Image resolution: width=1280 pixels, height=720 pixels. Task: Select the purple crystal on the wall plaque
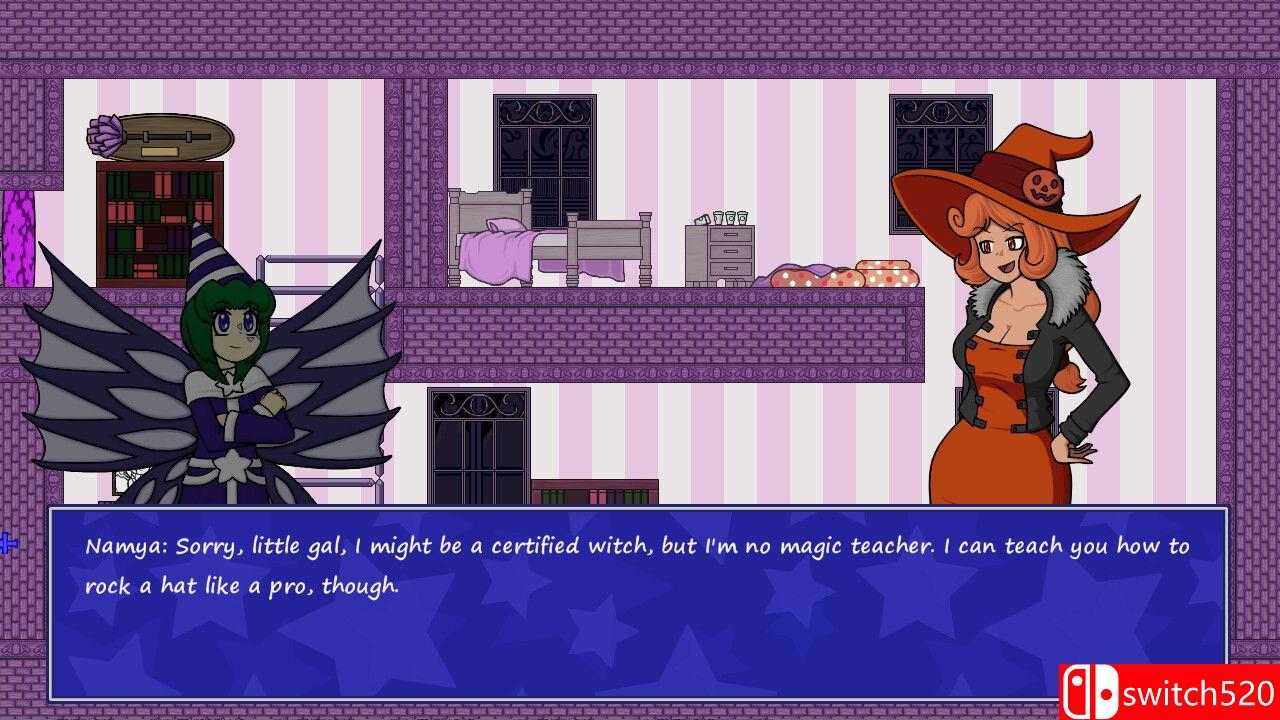click(104, 133)
